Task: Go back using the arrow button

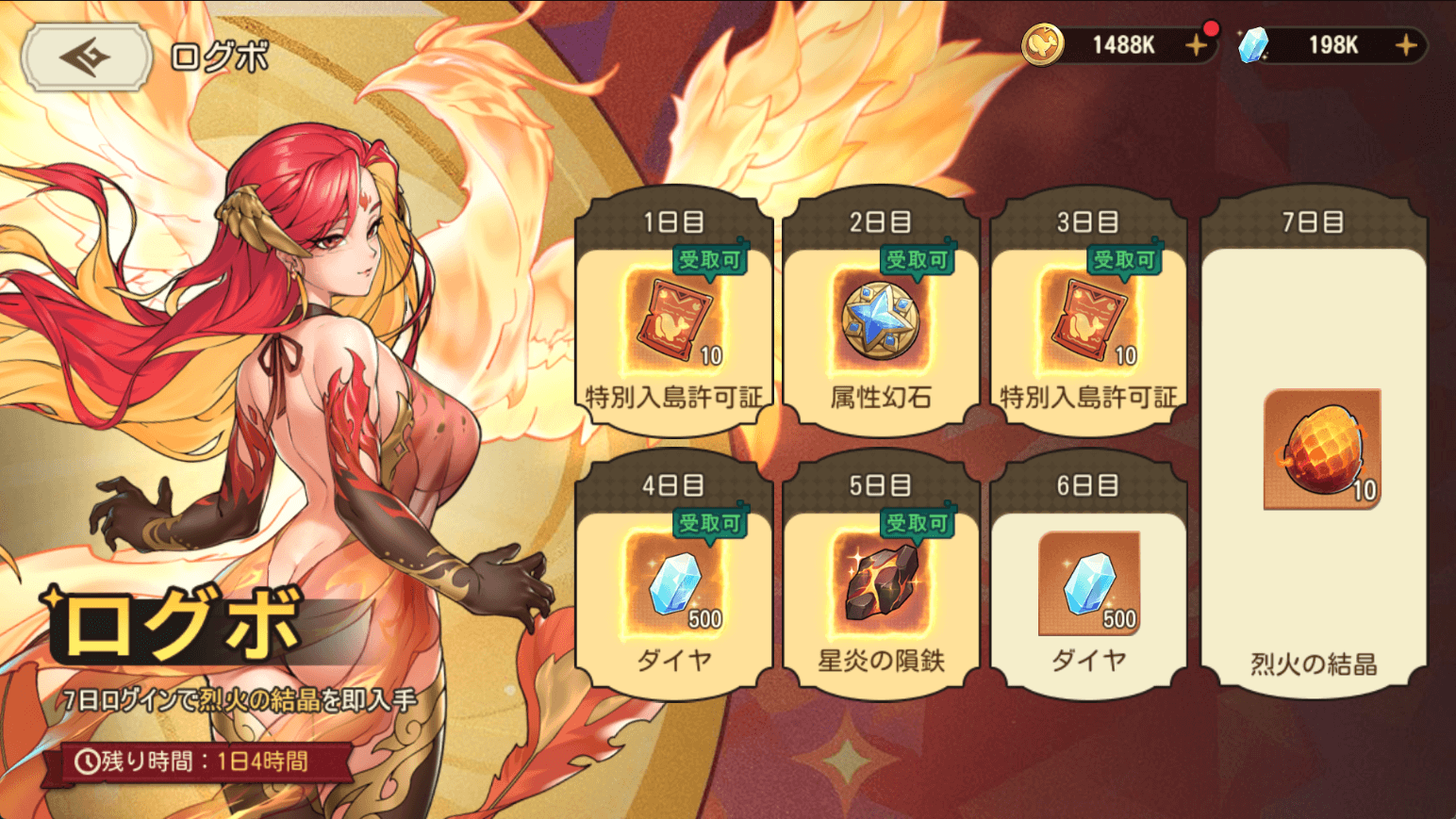Action: [x=86, y=57]
